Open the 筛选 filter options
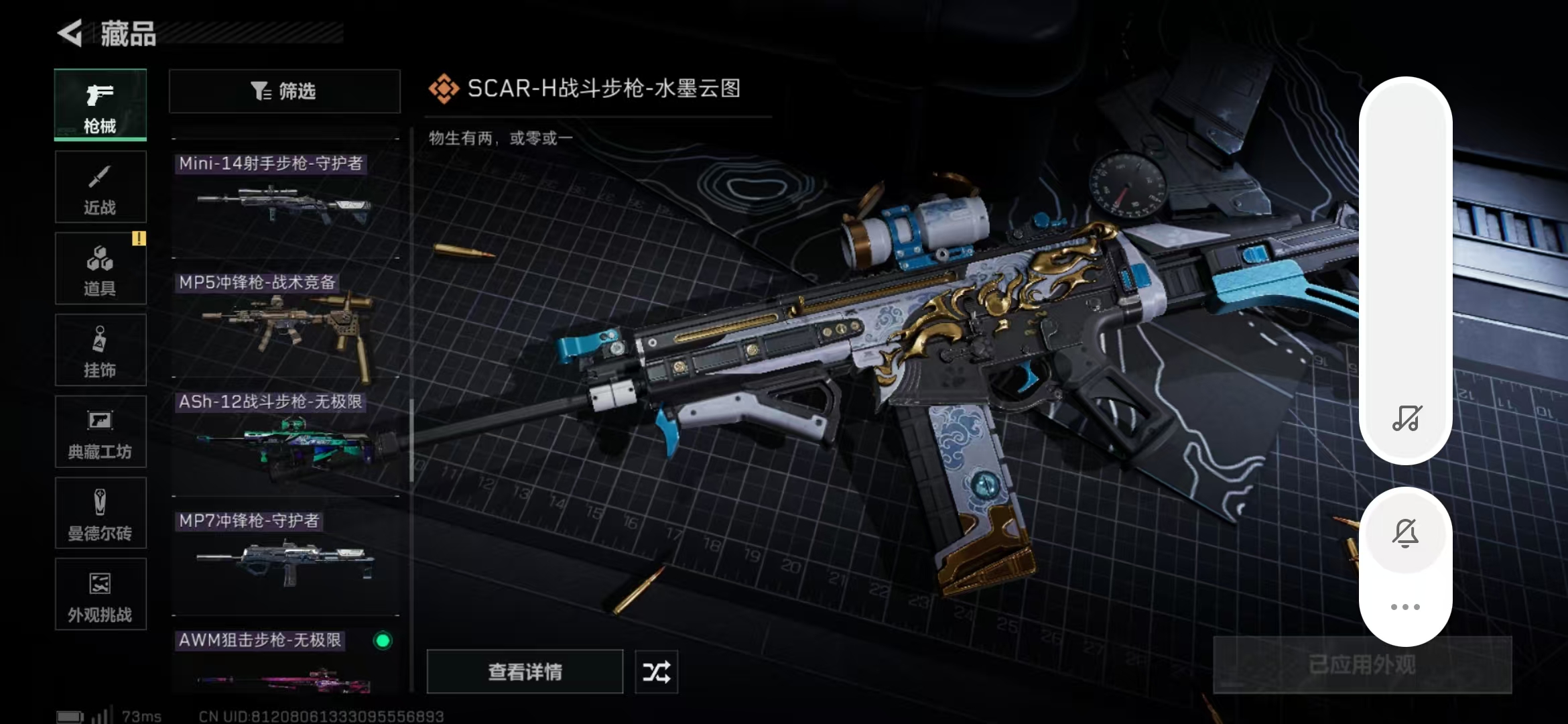The width and height of the screenshot is (1568, 724). point(284,91)
